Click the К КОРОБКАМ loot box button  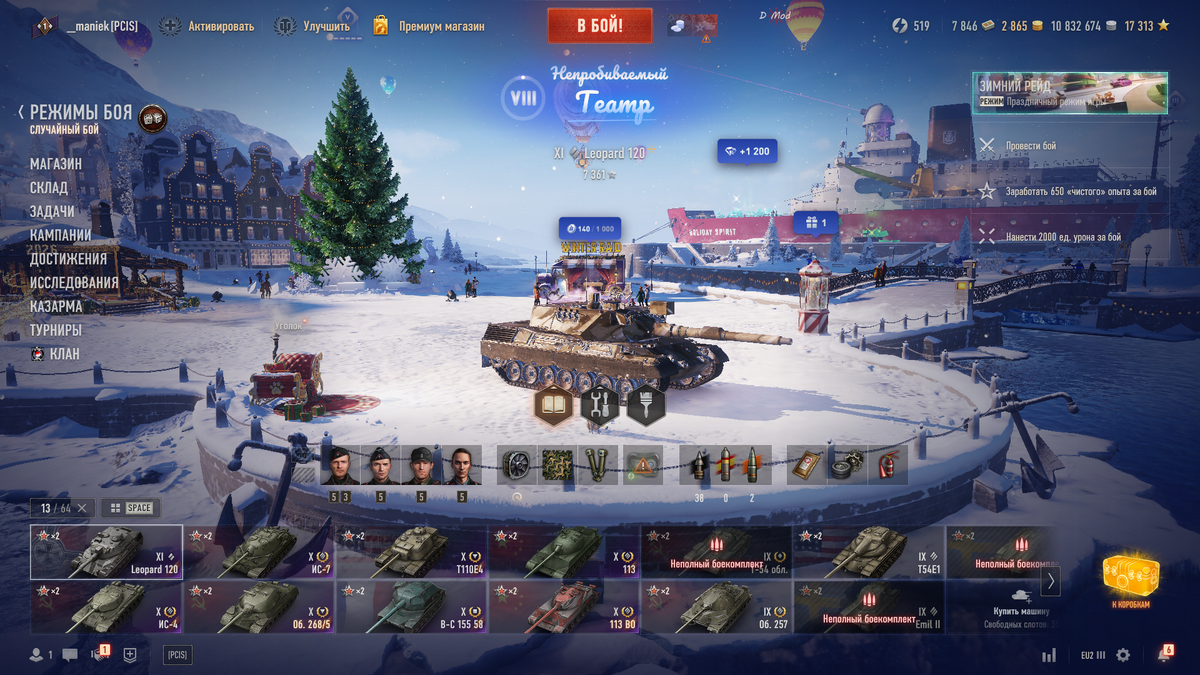pyautogui.click(x=1130, y=582)
